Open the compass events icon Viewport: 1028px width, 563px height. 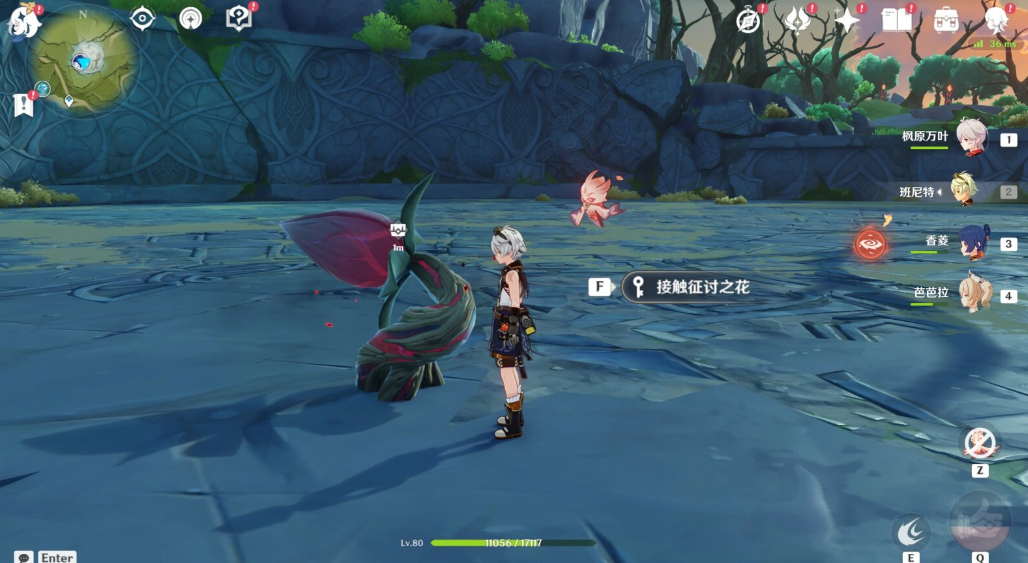click(x=749, y=20)
